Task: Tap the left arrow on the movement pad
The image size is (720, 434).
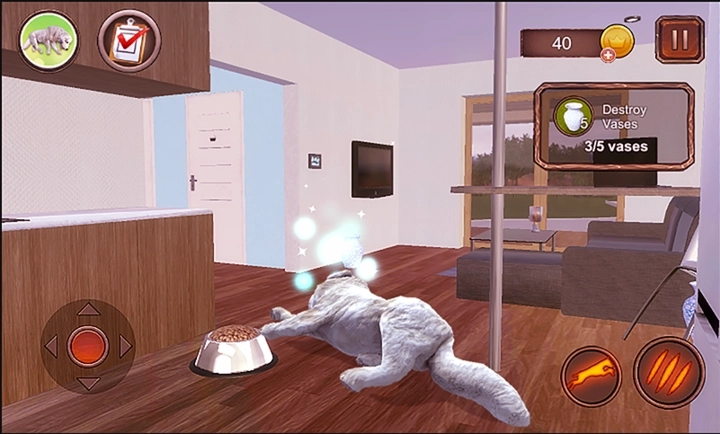Action: pos(52,346)
